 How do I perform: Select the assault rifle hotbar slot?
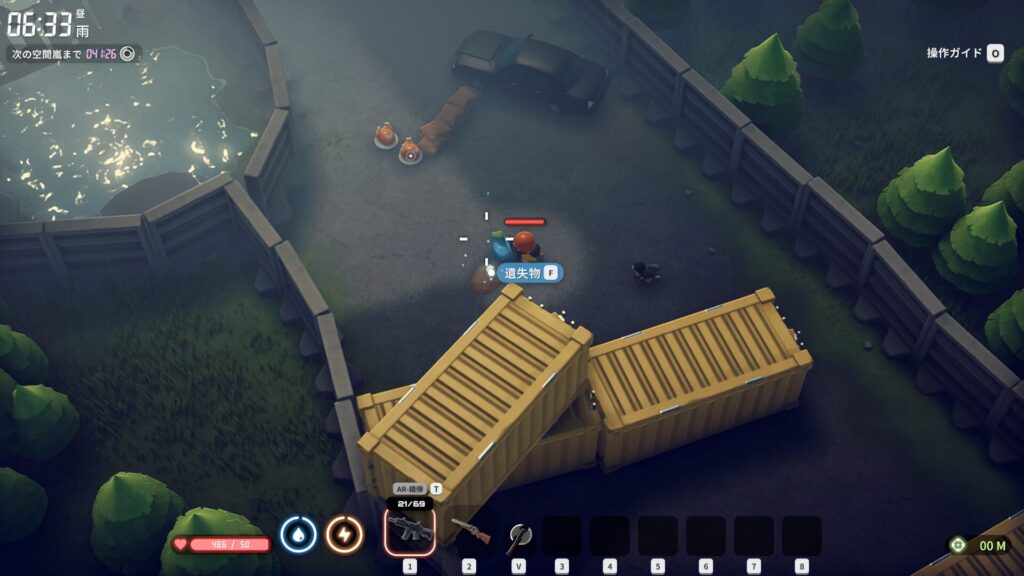(x=410, y=532)
